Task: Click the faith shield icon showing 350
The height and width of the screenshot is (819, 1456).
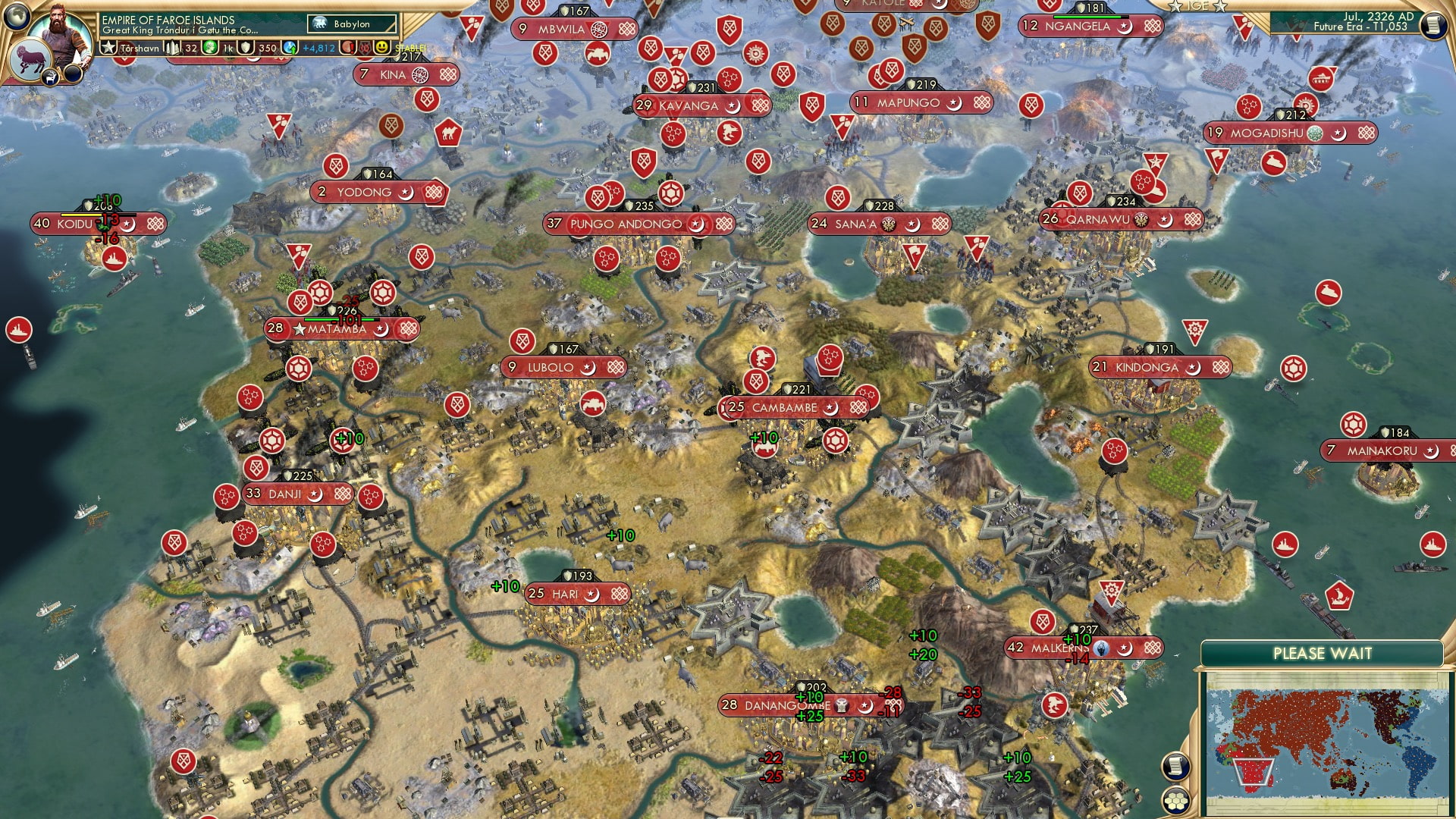Action: 246,46
